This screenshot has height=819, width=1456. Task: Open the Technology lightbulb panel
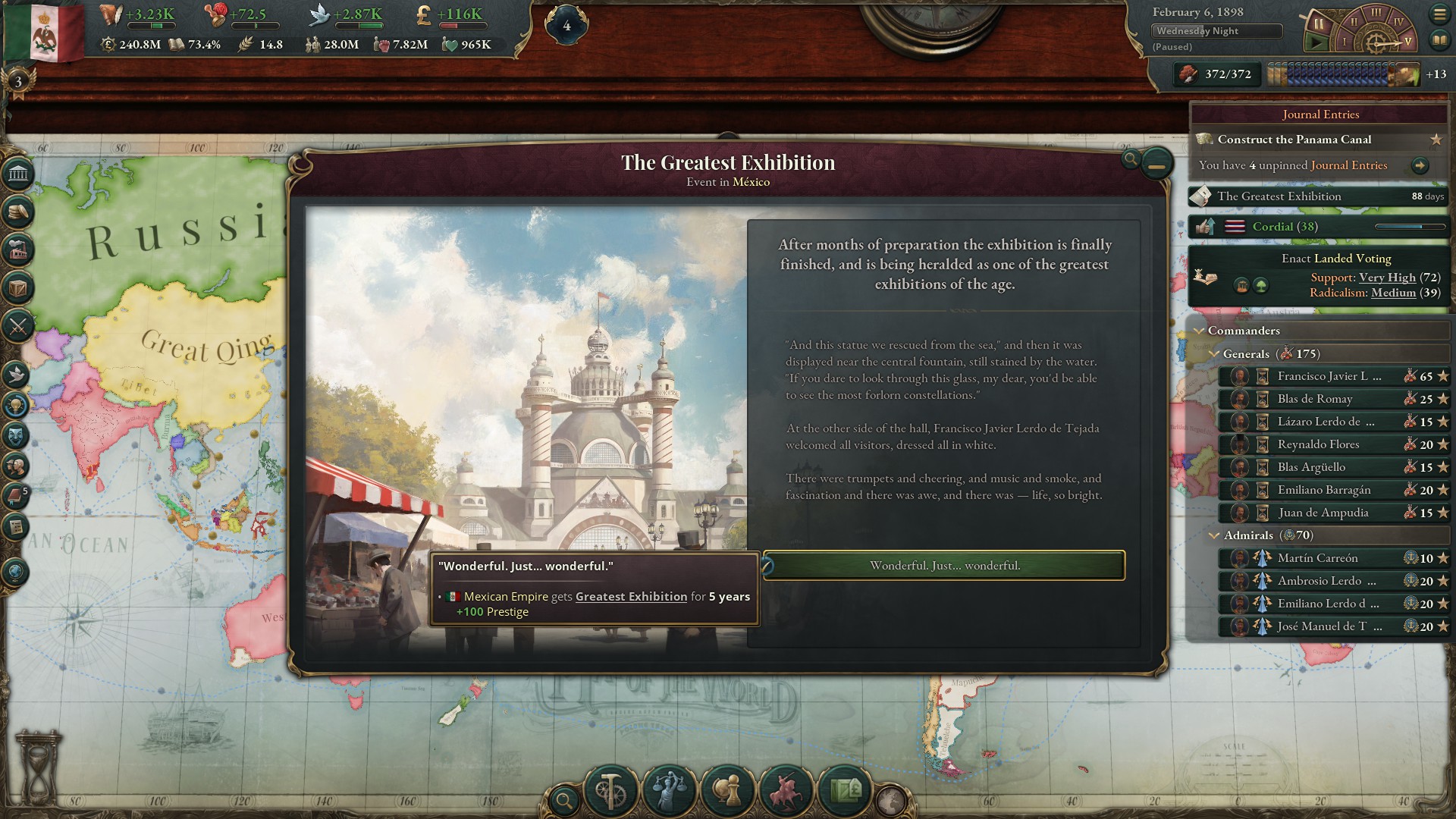click(x=17, y=405)
